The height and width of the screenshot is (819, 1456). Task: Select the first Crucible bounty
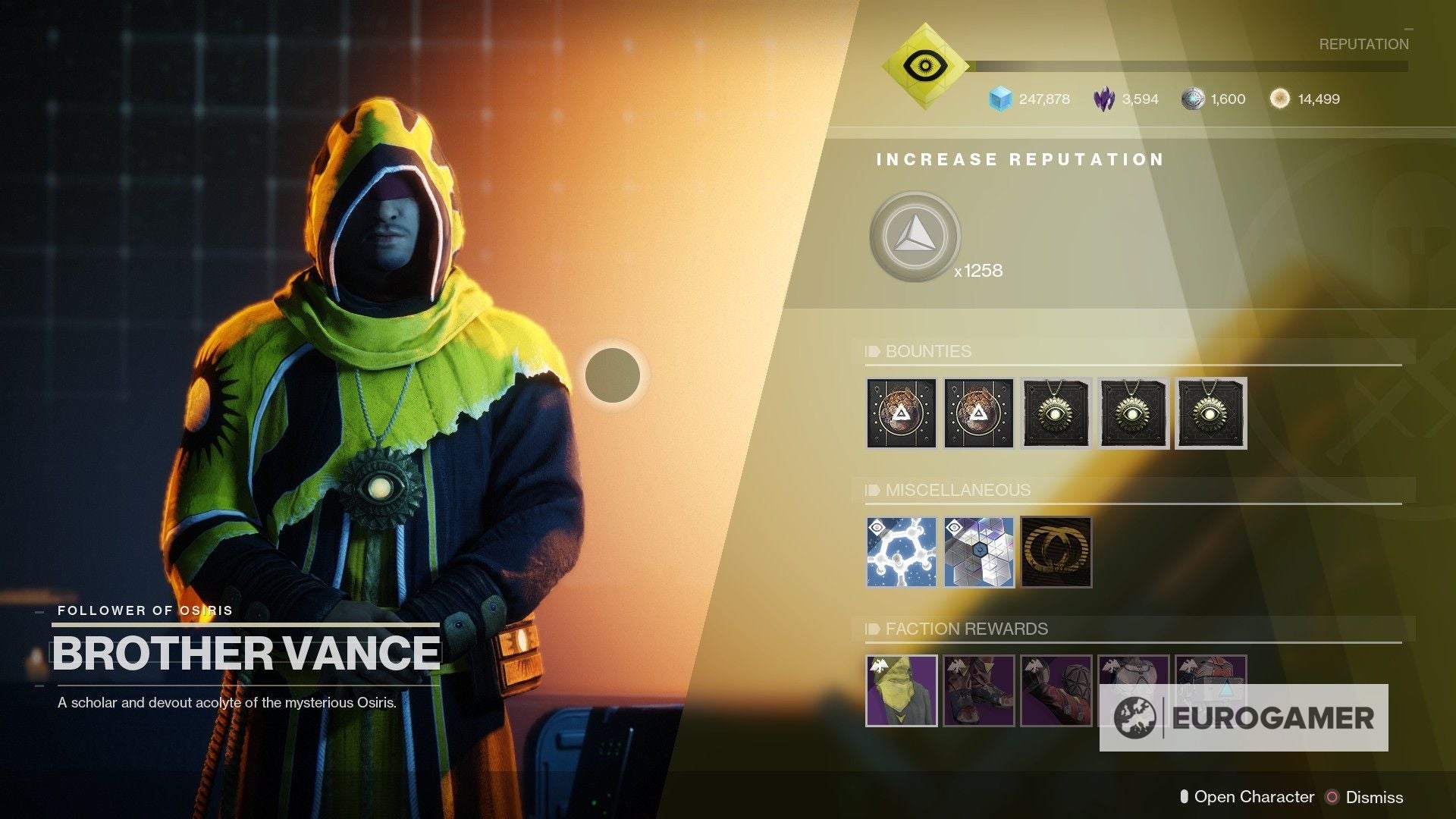pos(901,413)
